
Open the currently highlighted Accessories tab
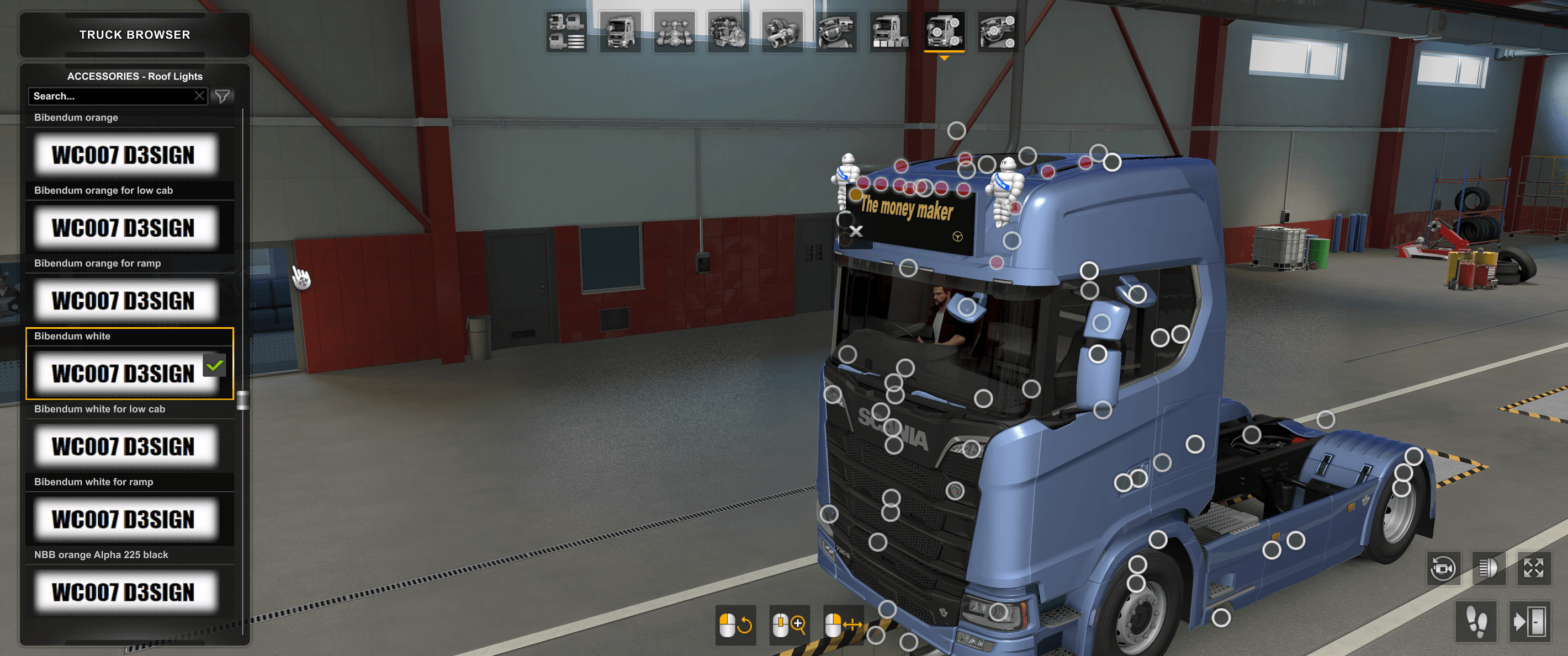pos(944,34)
